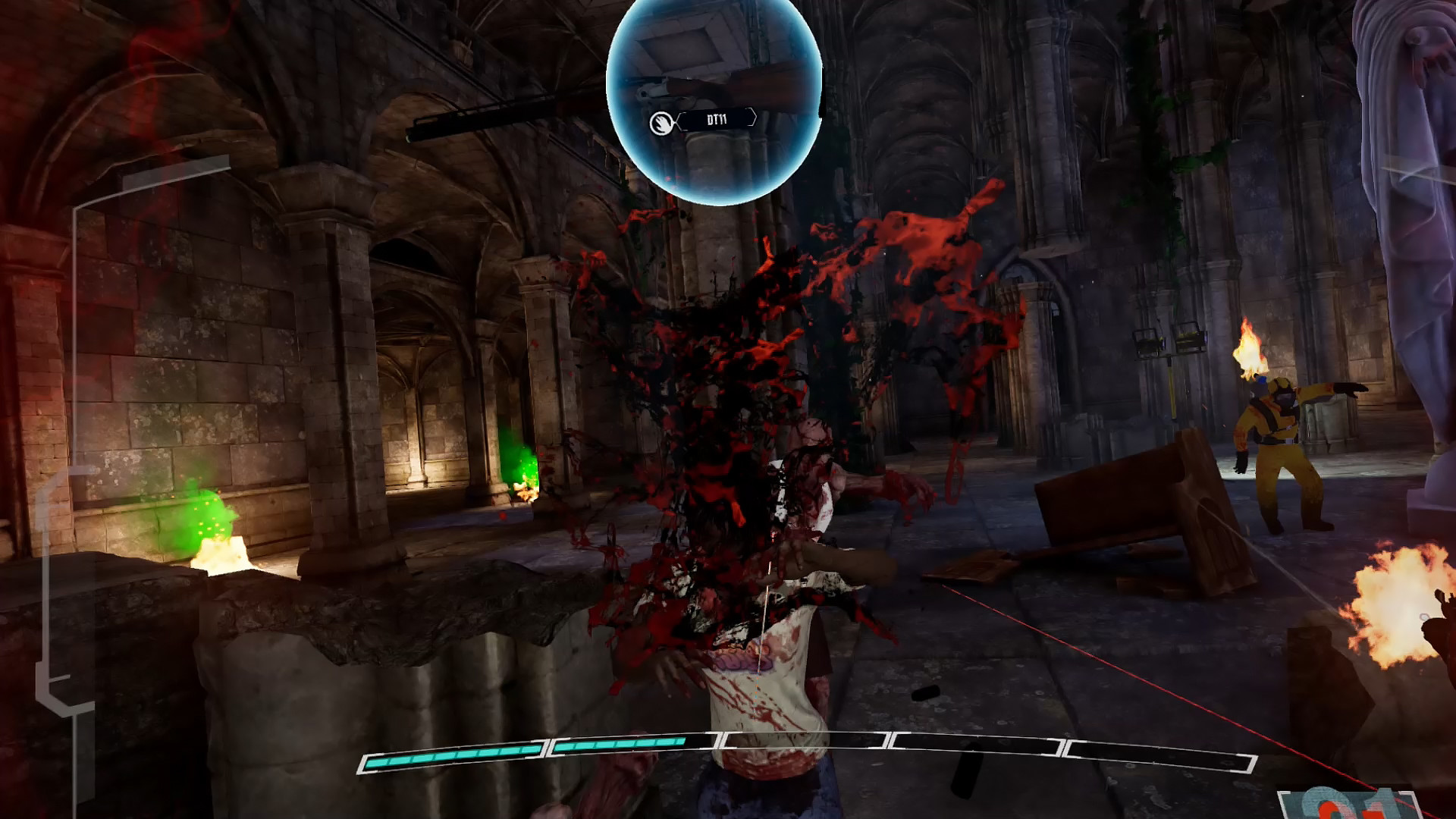Toggle the glowing weapon pickup bubble
Screen dimensions: 1456x819
tap(713, 99)
